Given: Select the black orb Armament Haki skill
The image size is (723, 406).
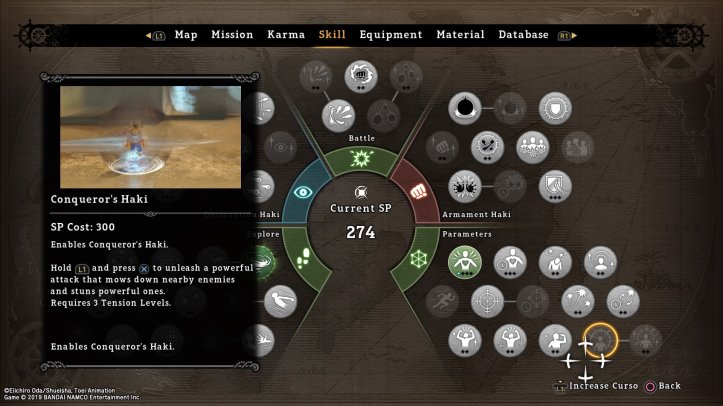Looking at the screenshot, I should 465,107.
